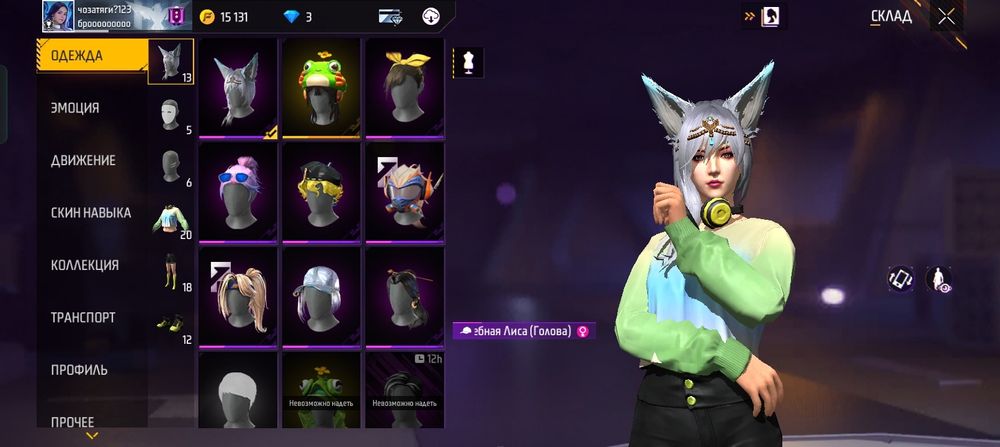1000x447 pixels.
Task: Select the blonde ponytail hairstyle
Action: [x=238, y=294]
